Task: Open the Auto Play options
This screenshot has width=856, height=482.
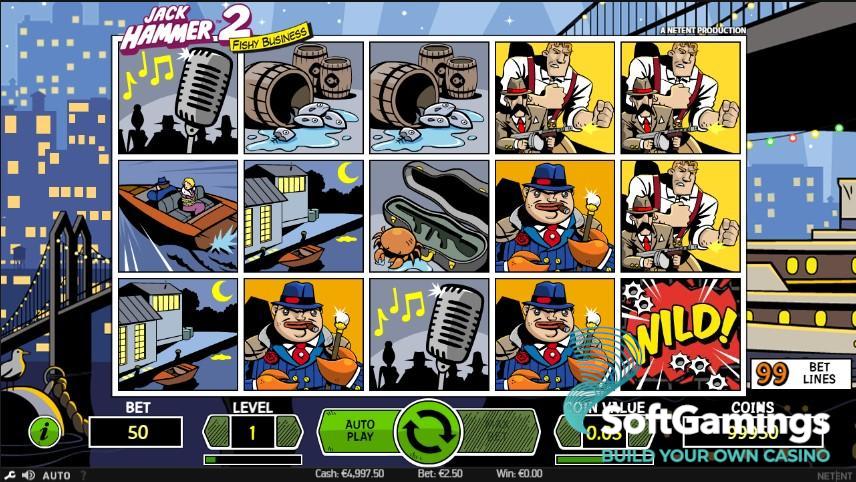Action: [x=358, y=431]
